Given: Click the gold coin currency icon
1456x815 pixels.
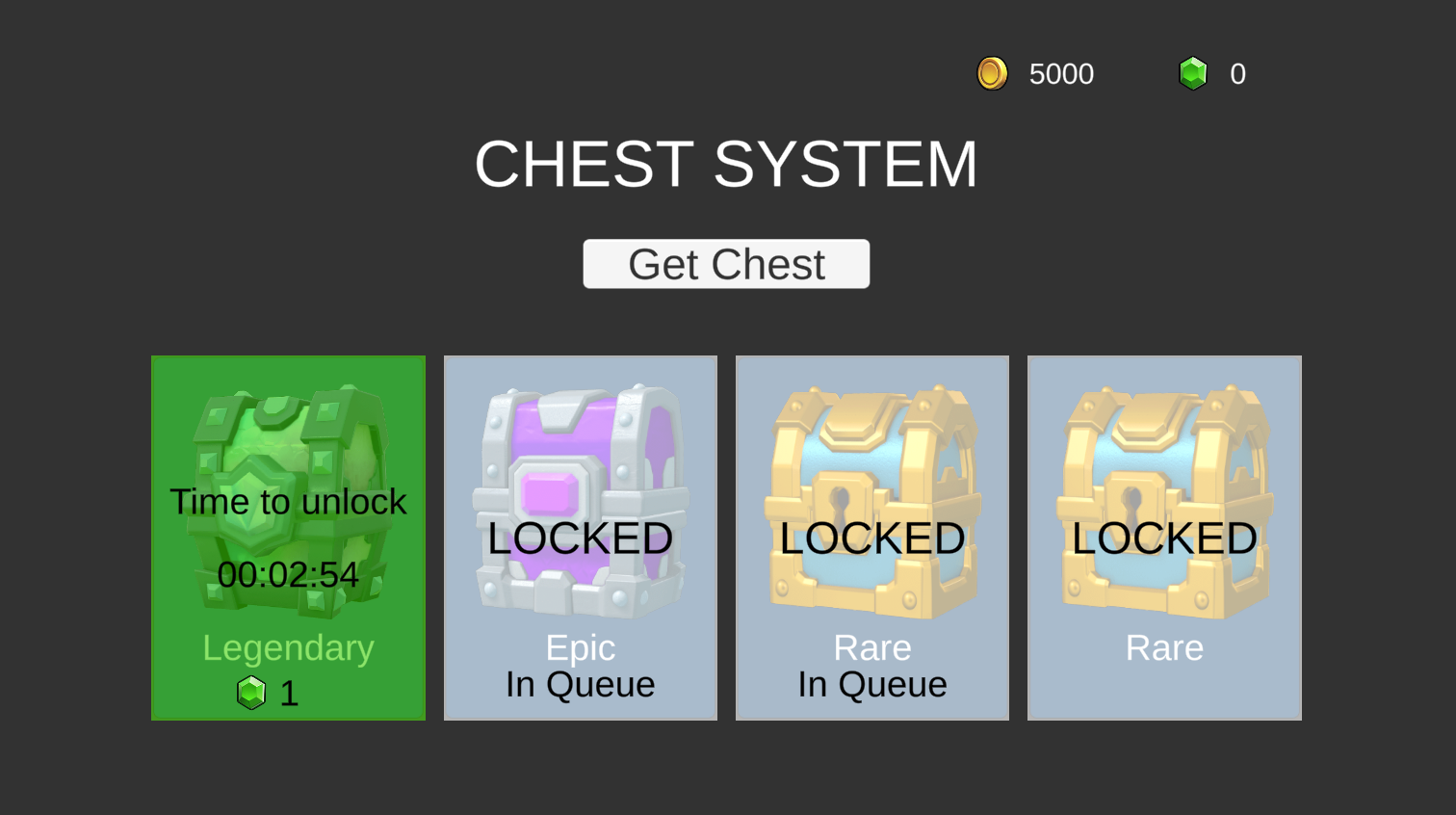Looking at the screenshot, I should [x=991, y=73].
